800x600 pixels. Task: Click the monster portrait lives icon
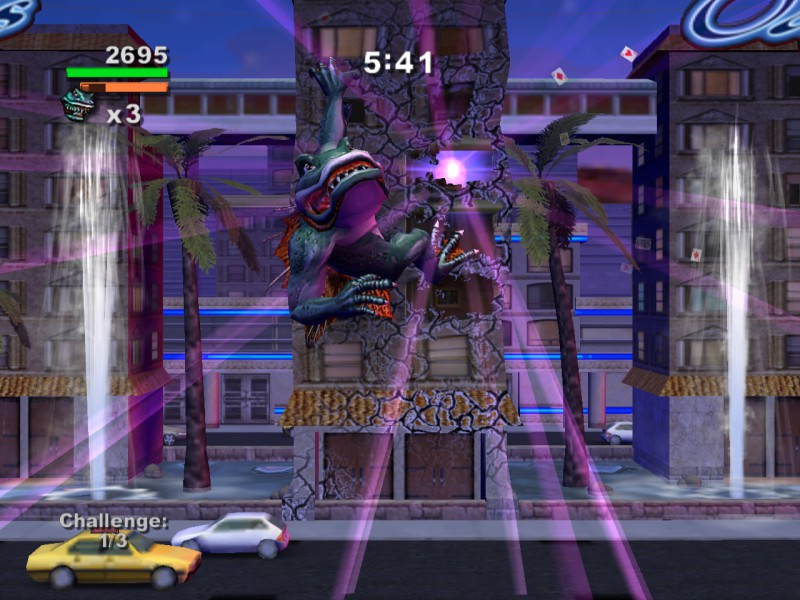click(x=82, y=105)
